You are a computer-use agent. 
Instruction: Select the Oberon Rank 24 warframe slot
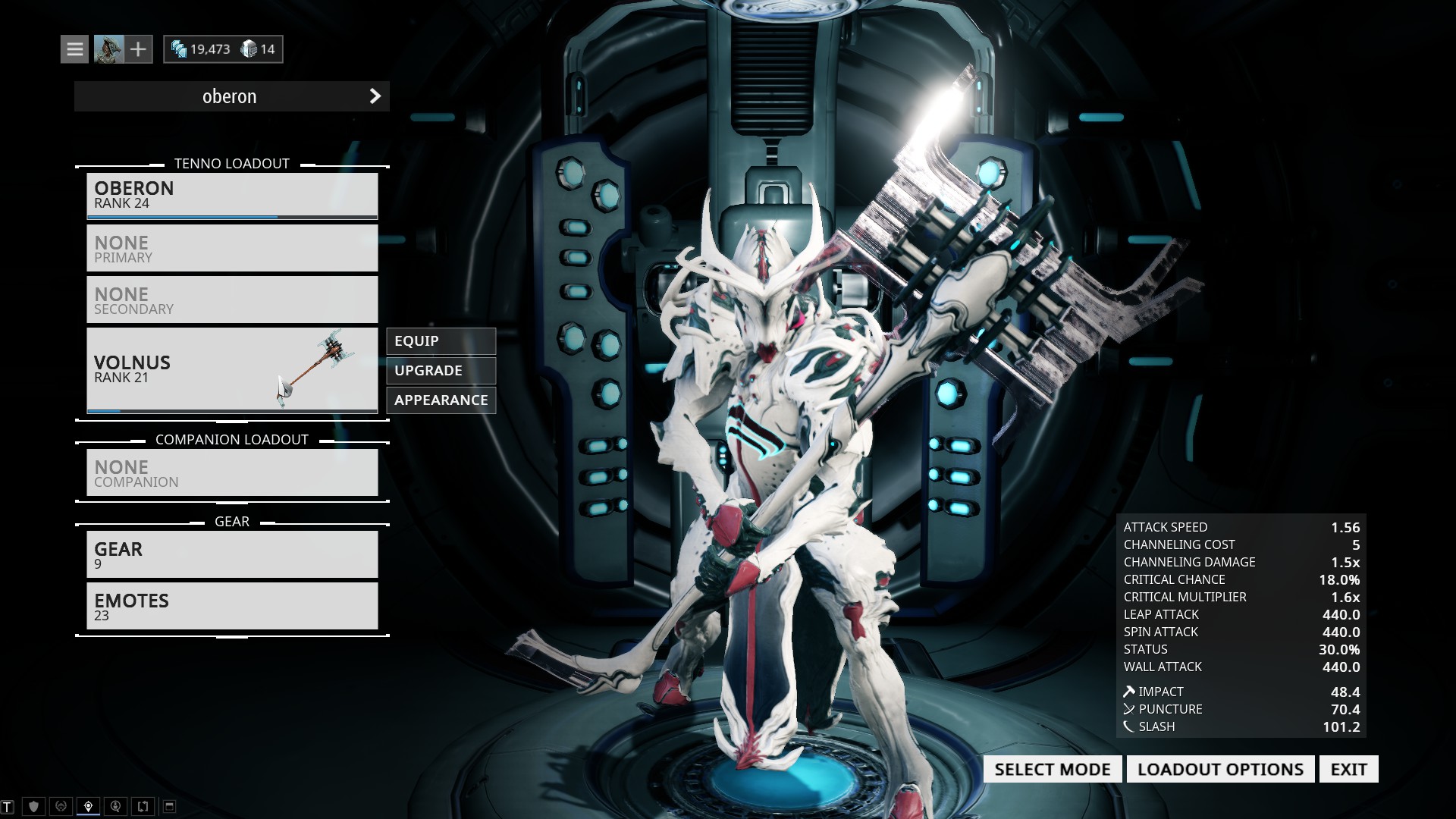(232, 196)
